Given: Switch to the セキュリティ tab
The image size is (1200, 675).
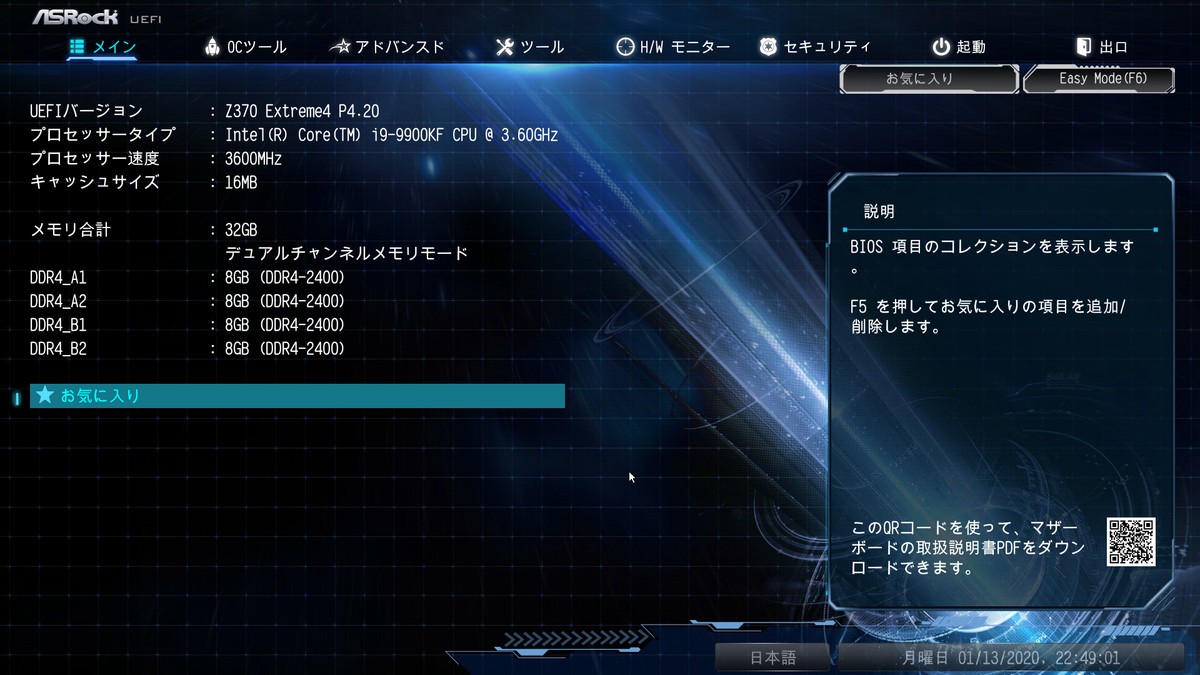Looking at the screenshot, I should [815, 47].
